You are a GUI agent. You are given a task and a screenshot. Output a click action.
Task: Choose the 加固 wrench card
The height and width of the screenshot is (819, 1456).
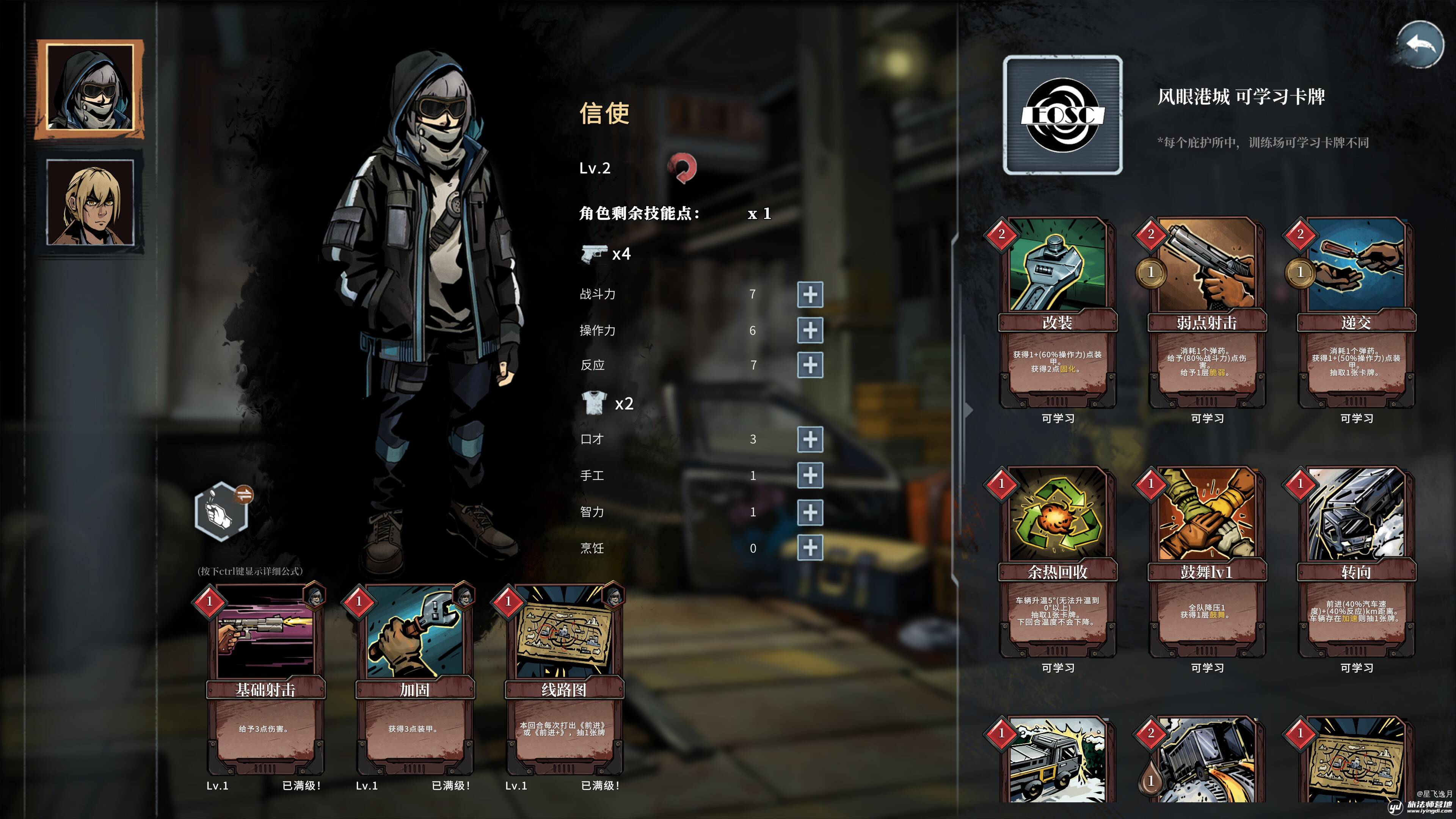click(x=414, y=678)
